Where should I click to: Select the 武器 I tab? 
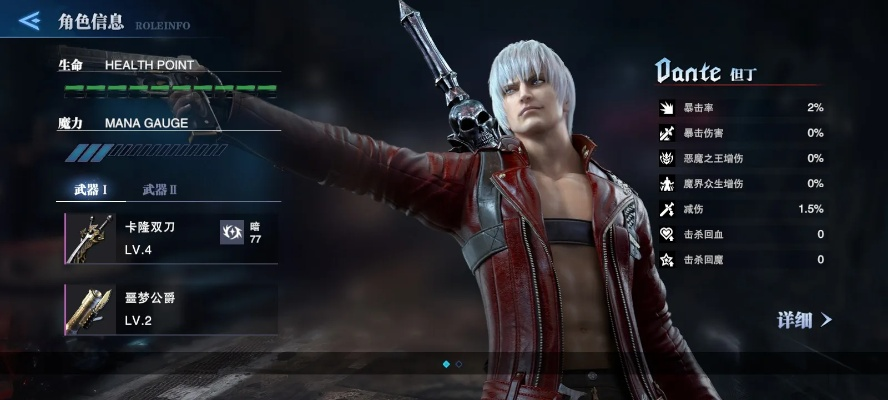pos(91,189)
